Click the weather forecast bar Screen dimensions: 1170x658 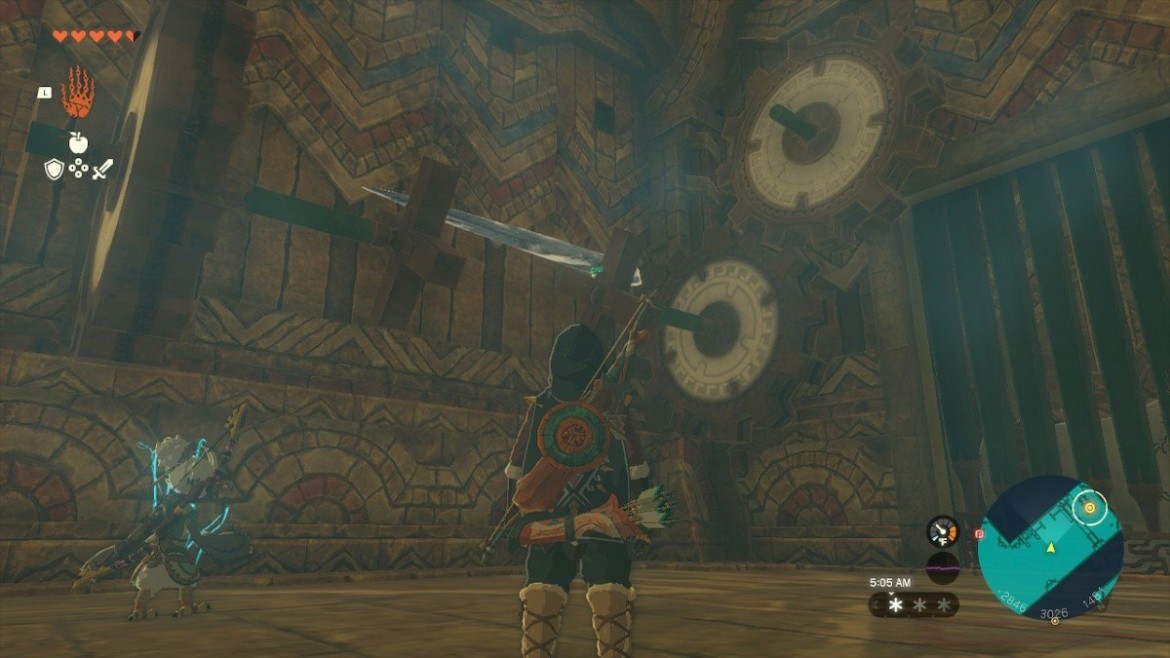click(x=913, y=605)
